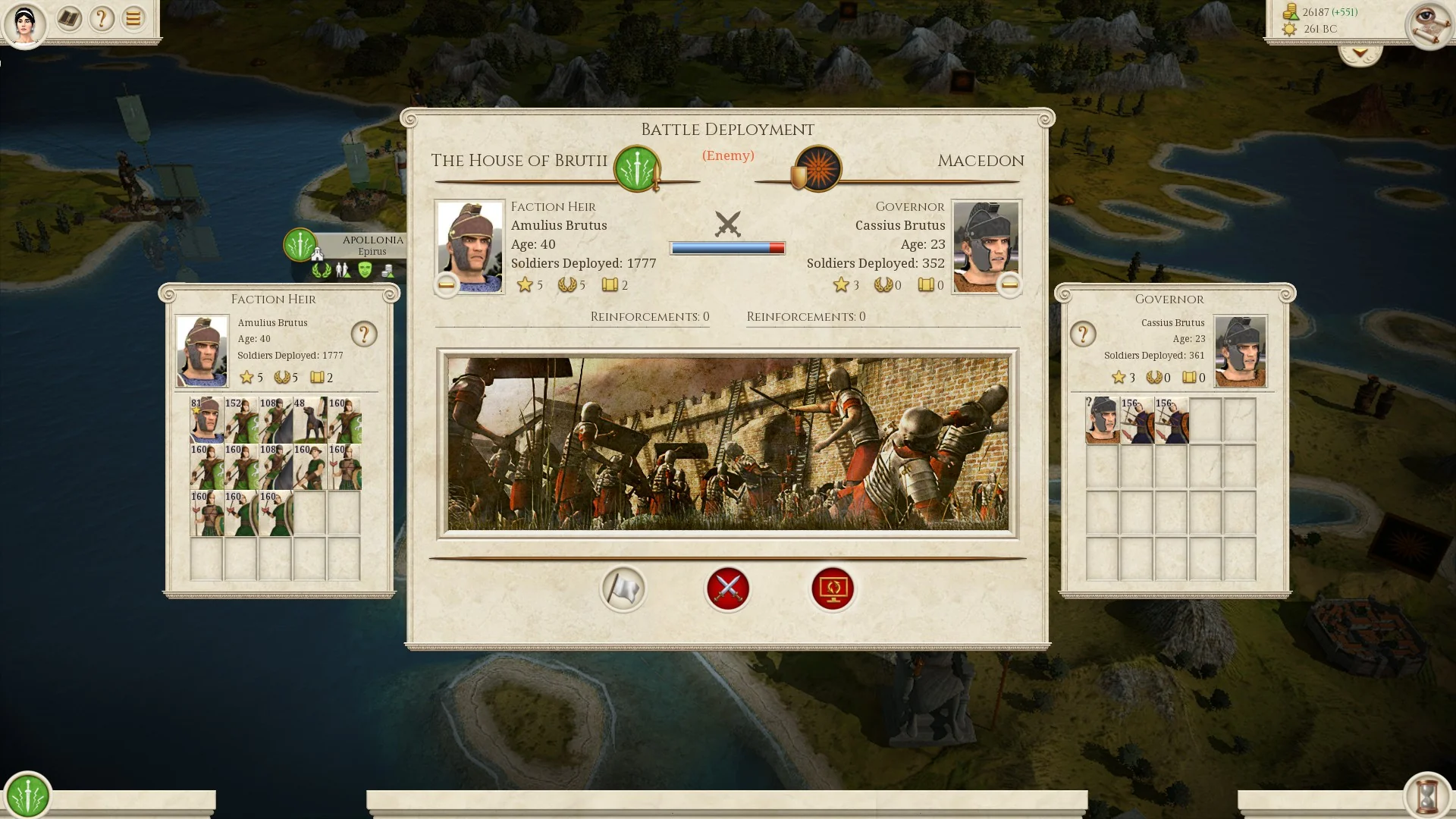Viewport: 1456px width, 819px height.
Task: Click the end turn hourglass
Action: tap(1428, 795)
